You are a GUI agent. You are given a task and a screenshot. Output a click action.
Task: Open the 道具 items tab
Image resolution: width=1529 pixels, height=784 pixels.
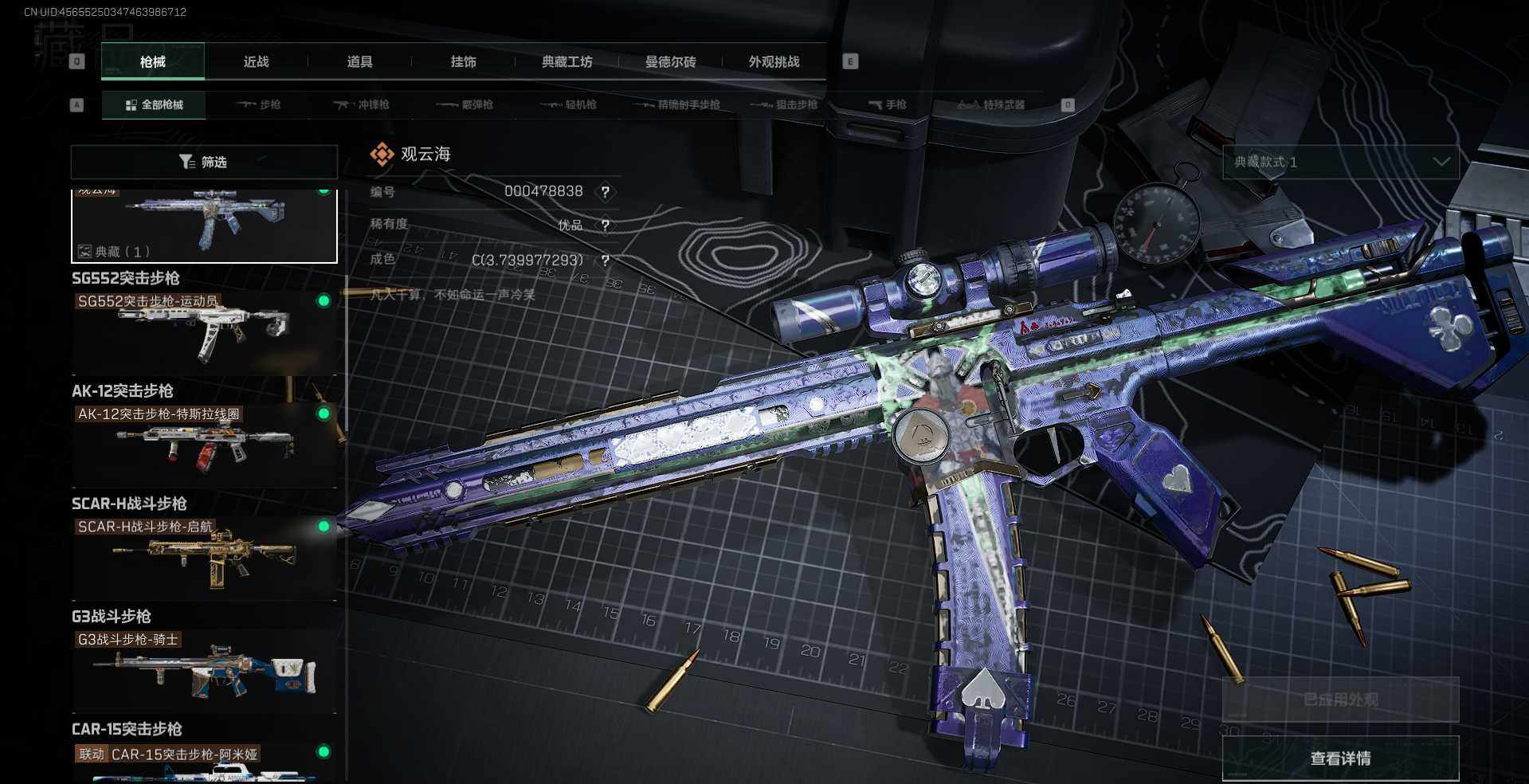click(359, 61)
